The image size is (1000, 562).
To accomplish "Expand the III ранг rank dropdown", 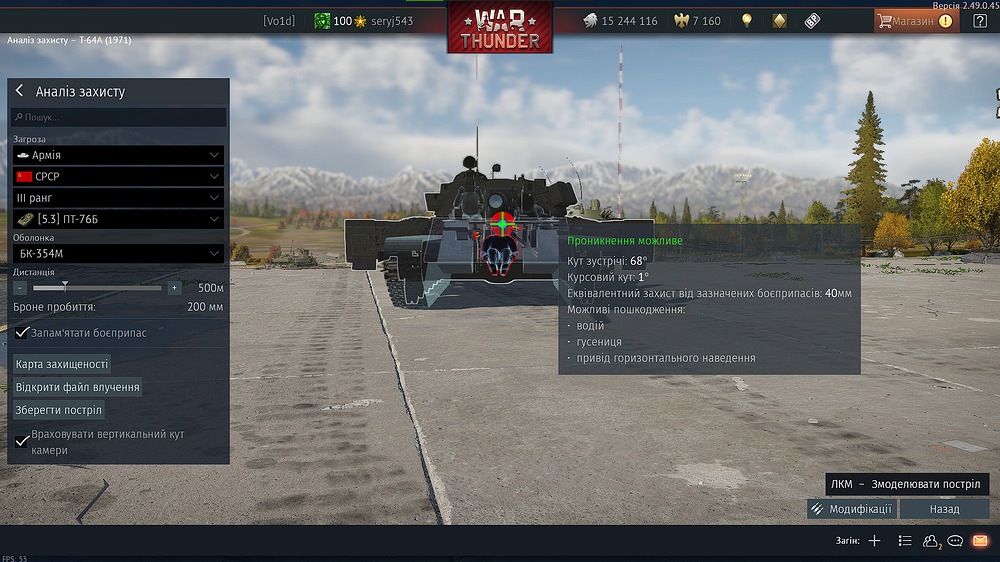I will 118,198.
